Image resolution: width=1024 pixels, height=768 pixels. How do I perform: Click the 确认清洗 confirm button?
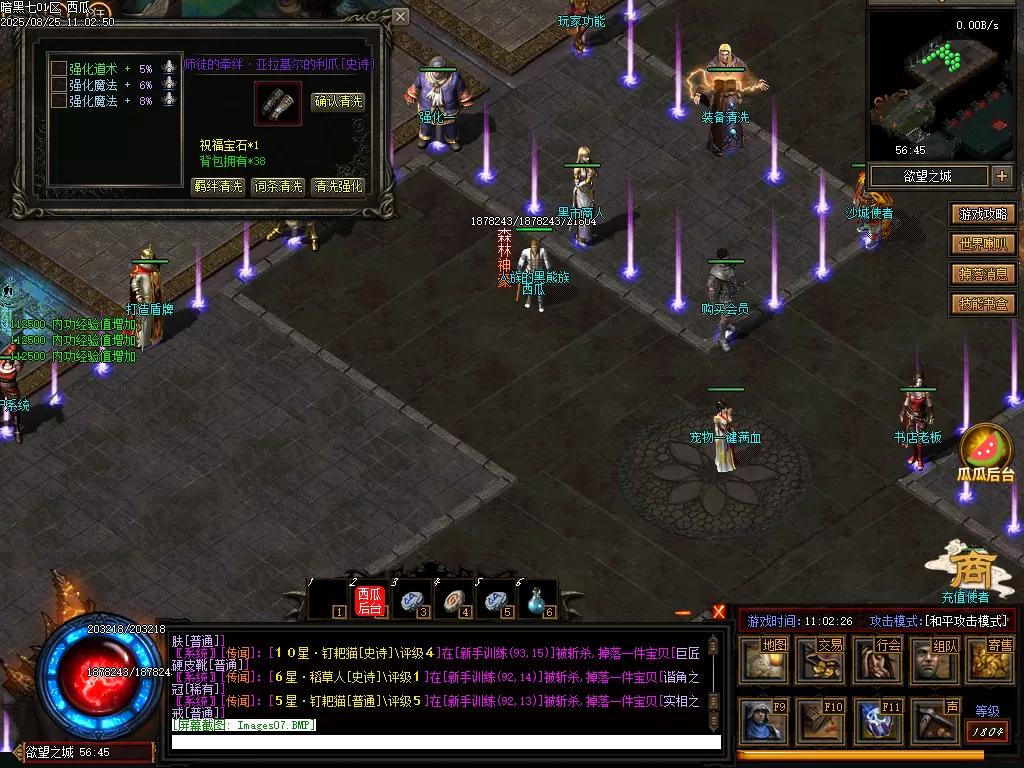[338, 101]
